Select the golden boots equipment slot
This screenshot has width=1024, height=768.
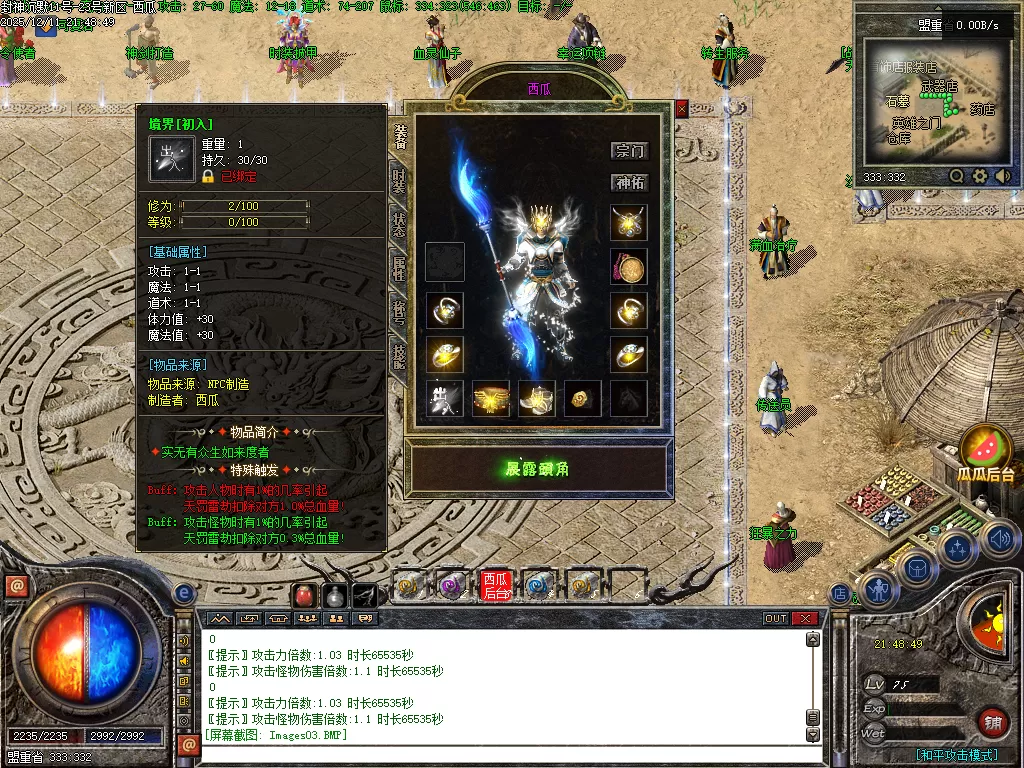537,398
